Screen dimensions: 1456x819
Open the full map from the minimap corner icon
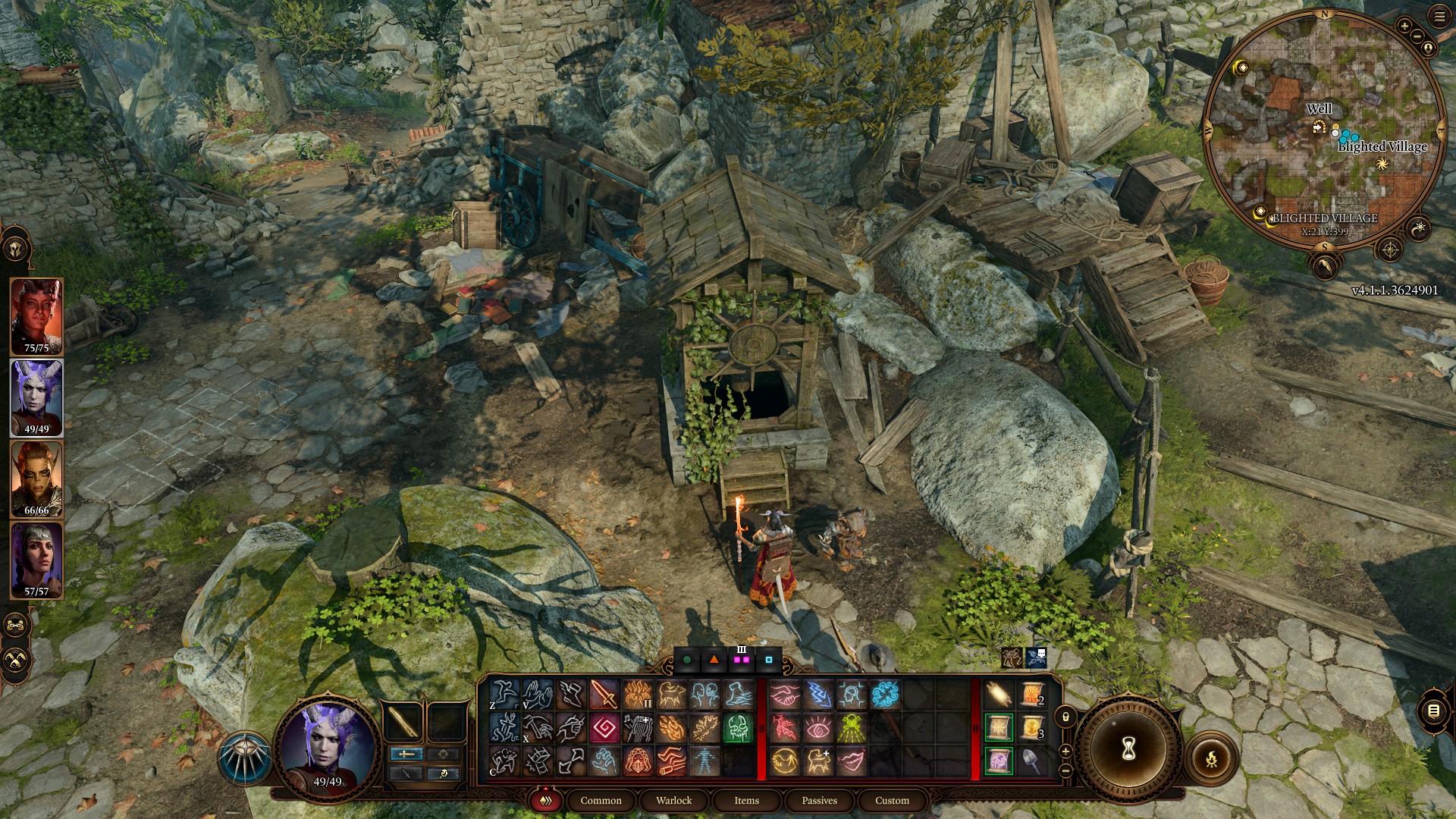pos(1389,249)
